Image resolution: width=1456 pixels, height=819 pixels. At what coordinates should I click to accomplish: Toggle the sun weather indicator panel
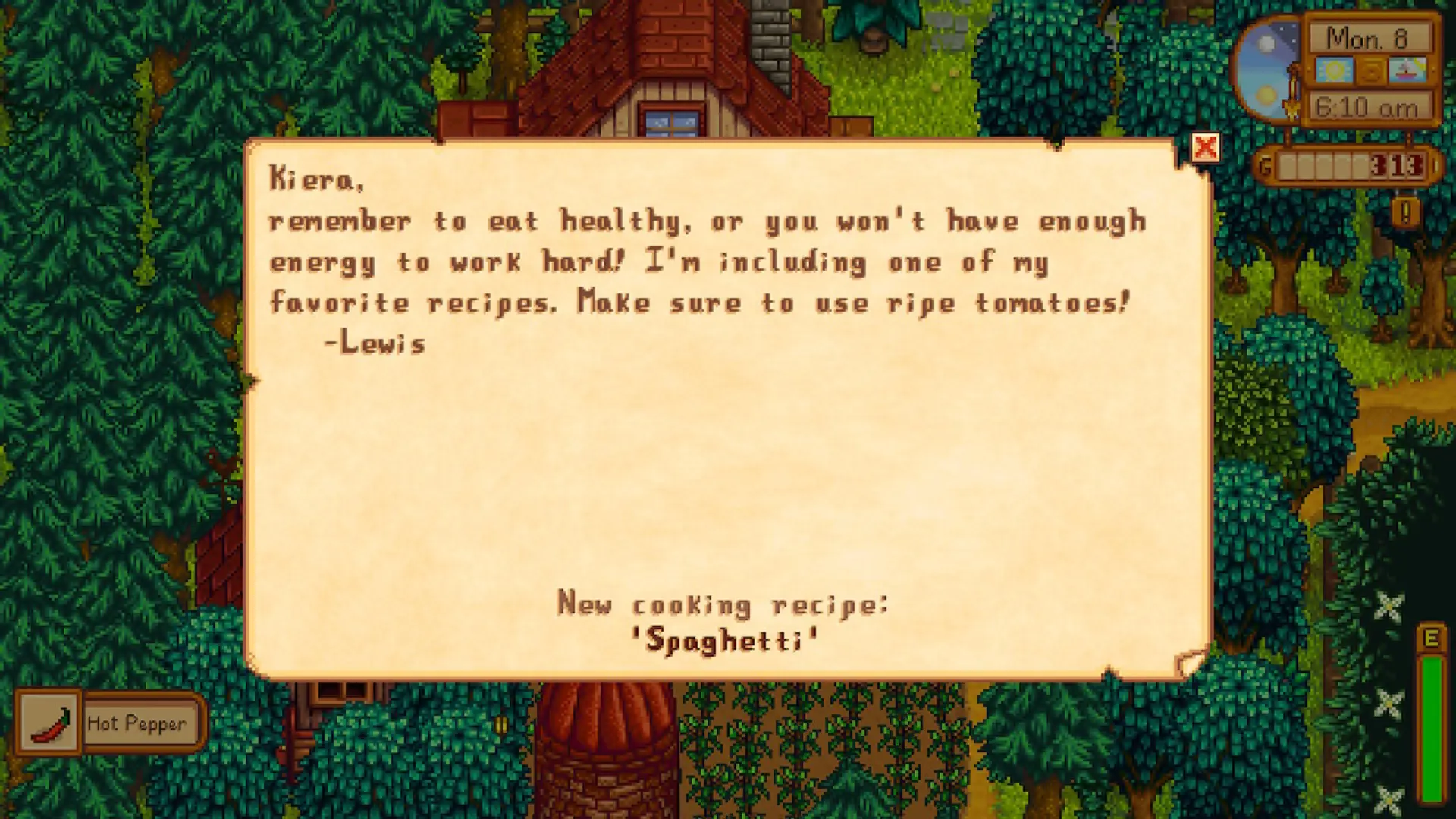(x=1334, y=71)
